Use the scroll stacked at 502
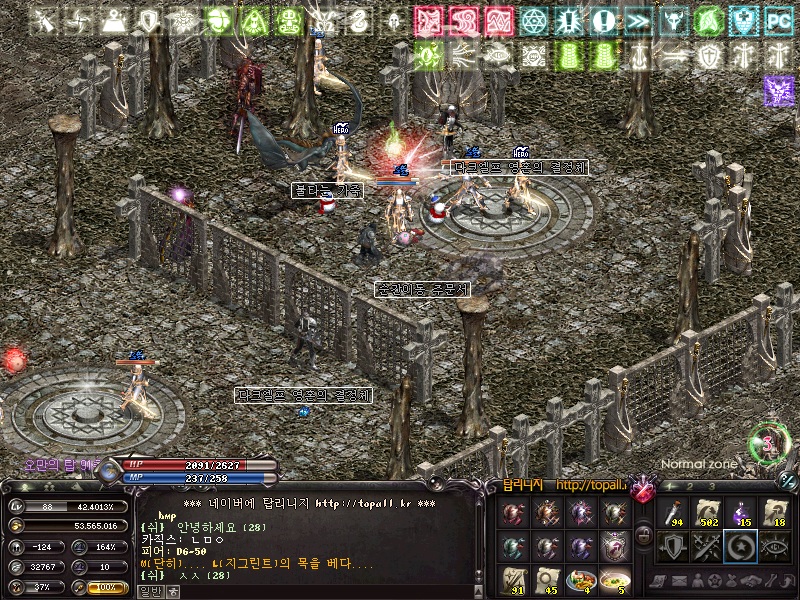Viewport: 800px width, 600px height. click(707, 514)
